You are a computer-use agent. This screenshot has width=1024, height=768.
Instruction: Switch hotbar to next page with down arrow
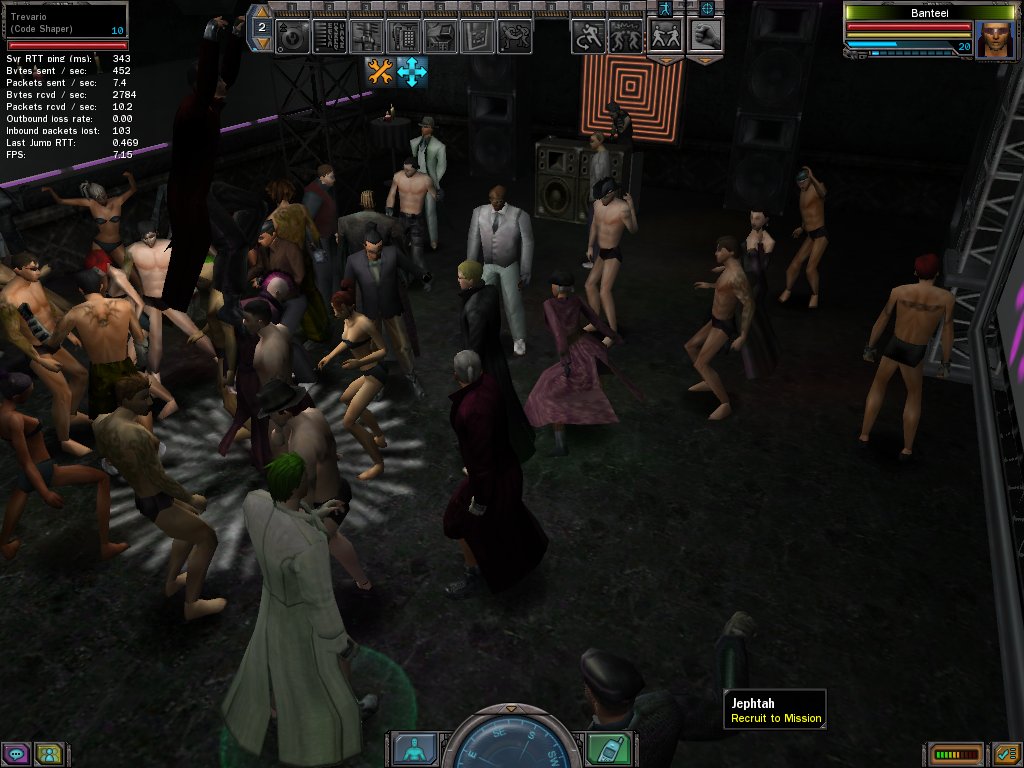[261, 43]
